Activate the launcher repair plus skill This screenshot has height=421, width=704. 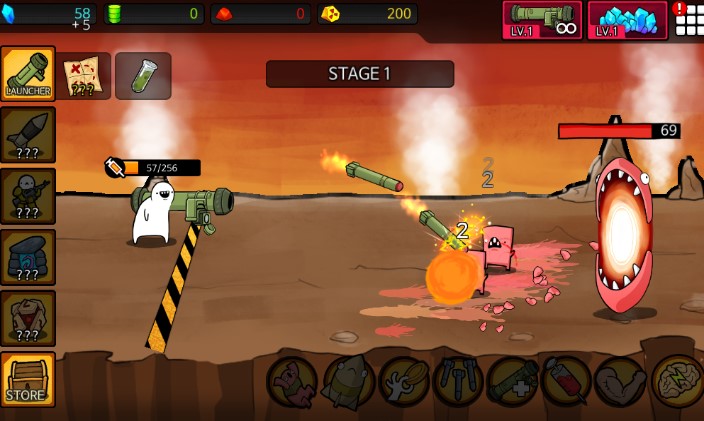[513, 382]
